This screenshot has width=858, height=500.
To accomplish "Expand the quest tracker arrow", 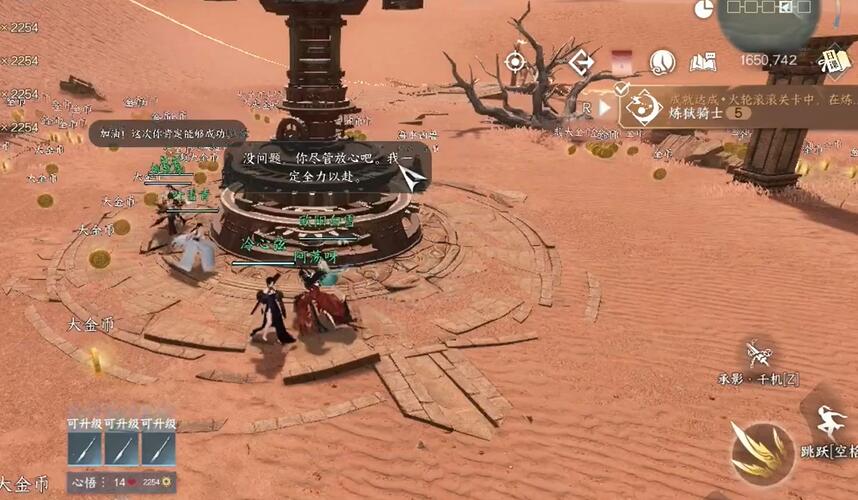I will point(604,106).
